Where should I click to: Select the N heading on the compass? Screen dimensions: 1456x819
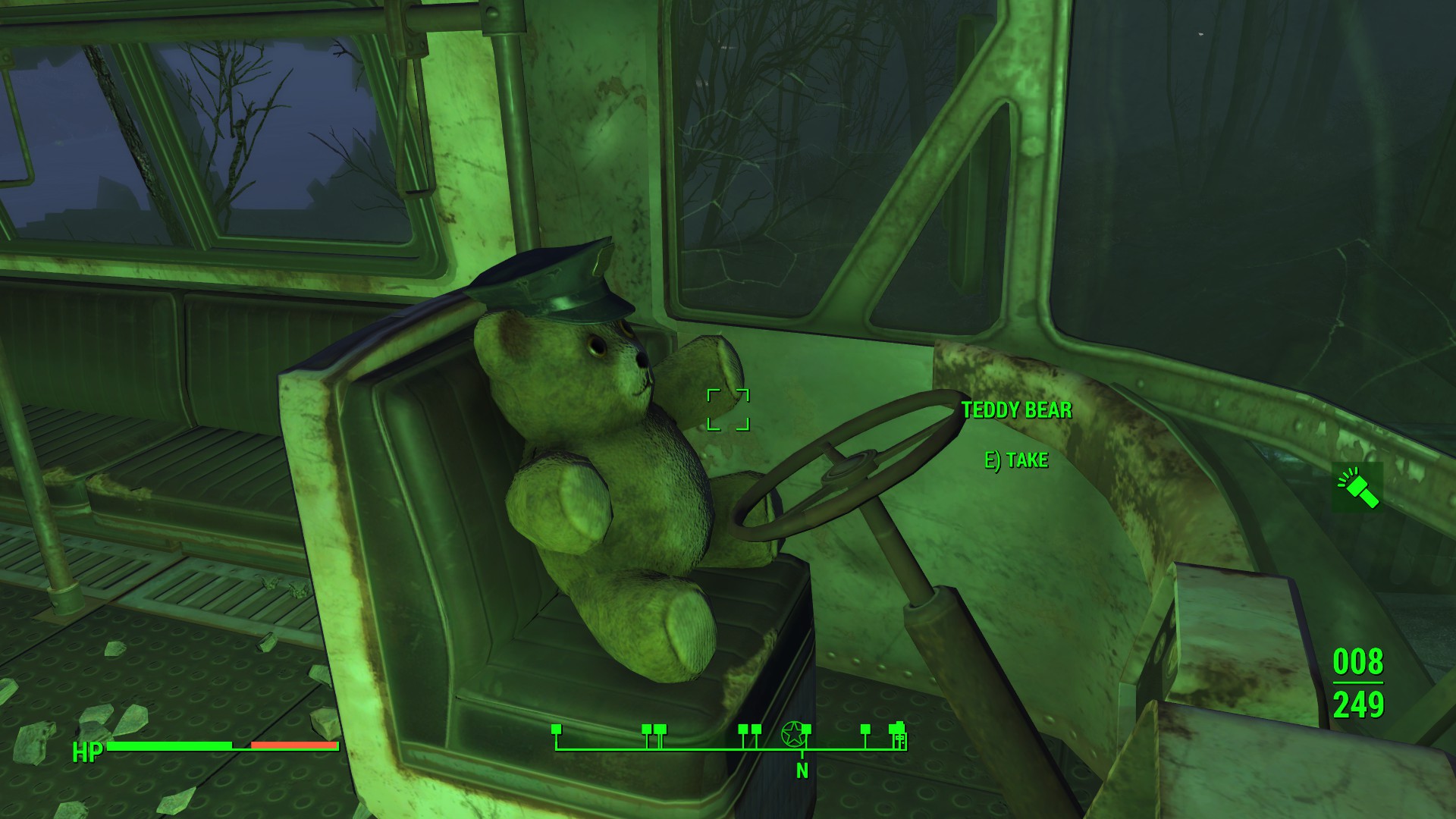coord(802,771)
